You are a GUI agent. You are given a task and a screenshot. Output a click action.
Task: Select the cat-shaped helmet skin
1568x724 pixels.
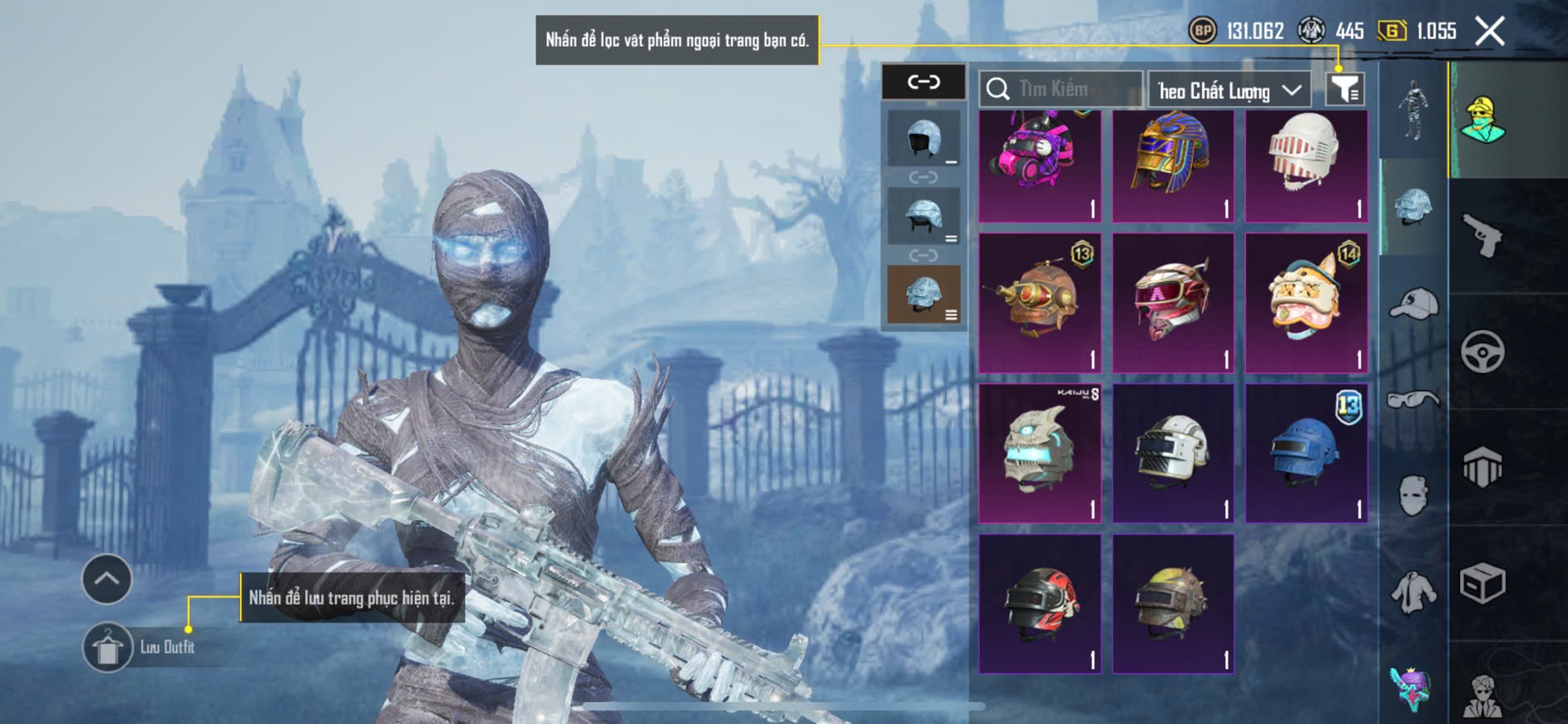tap(1305, 303)
